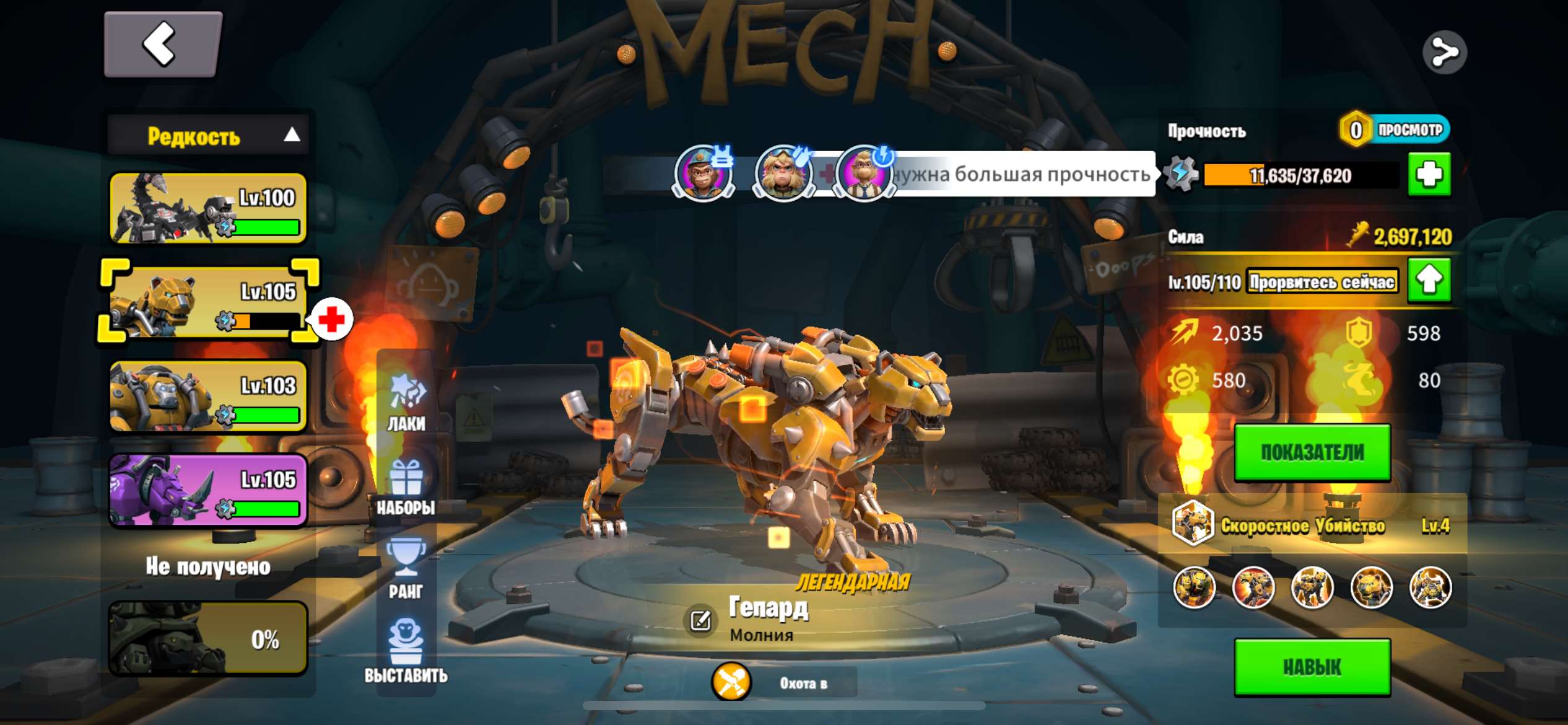Select the purple Lv.105 rhino mech card
This screenshot has height=725, width=1568.
(x=208, y=490)
